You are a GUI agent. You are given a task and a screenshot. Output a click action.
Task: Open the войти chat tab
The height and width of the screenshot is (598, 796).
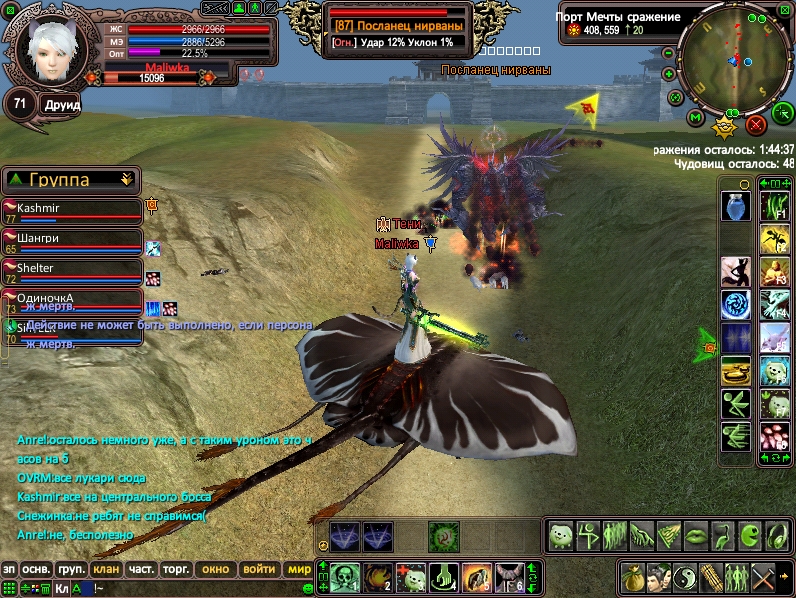259,569
